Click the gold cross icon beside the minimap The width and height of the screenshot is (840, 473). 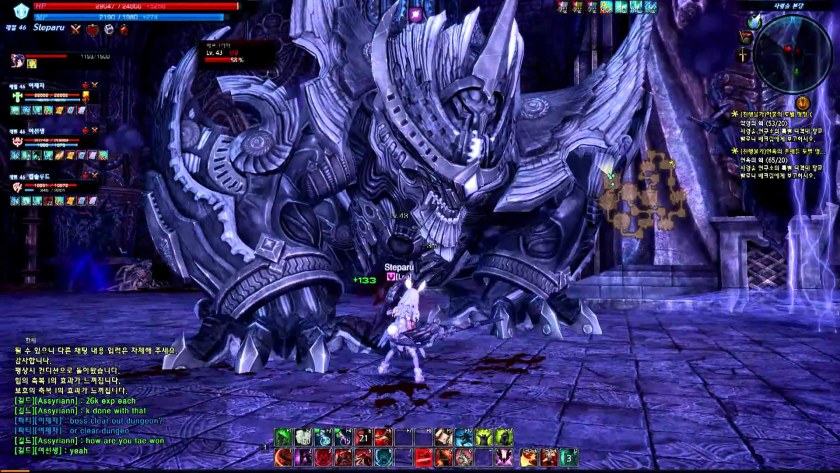click(x=743, y=56)
